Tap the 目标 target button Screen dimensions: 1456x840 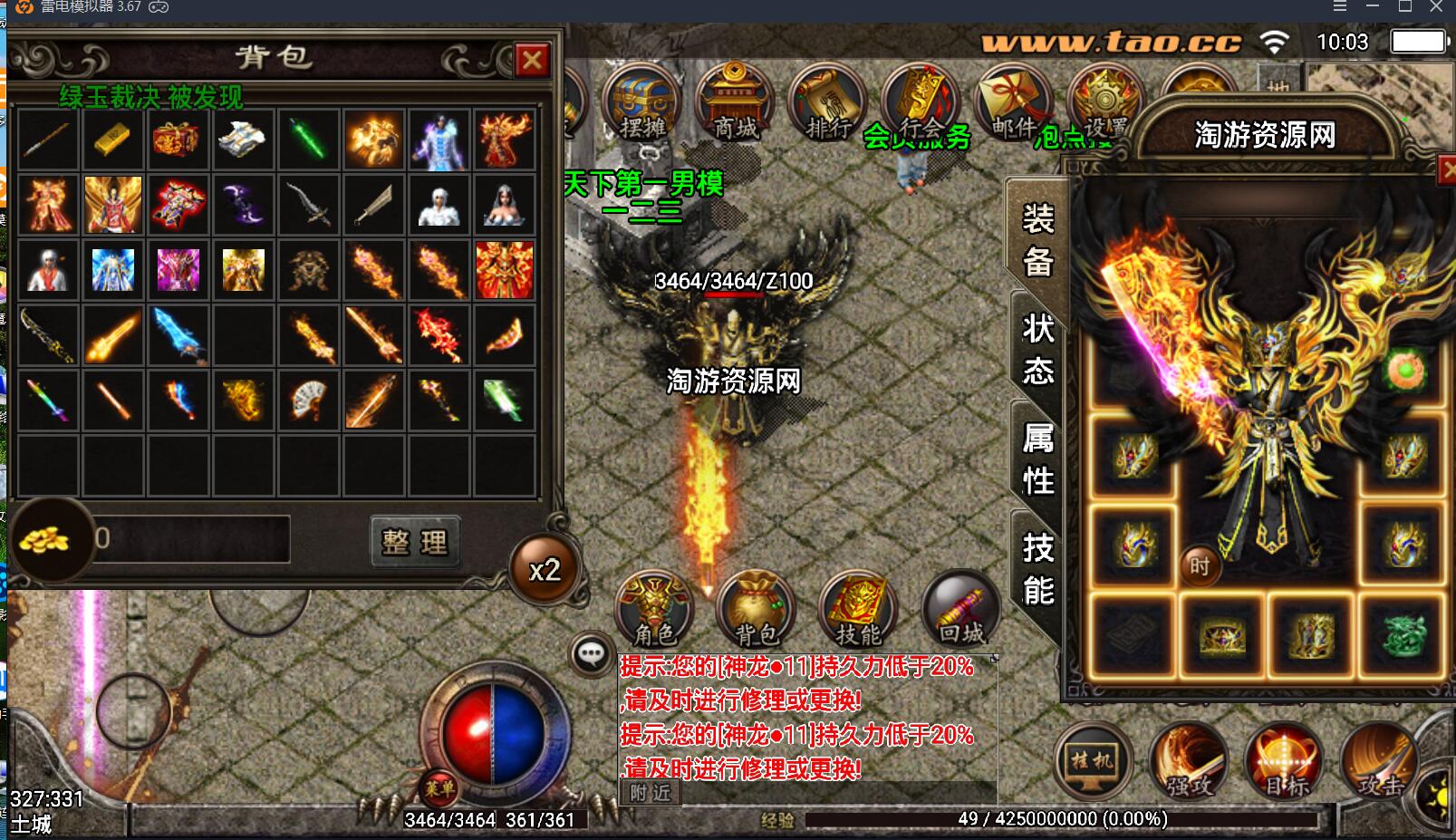coord(1284,761)
